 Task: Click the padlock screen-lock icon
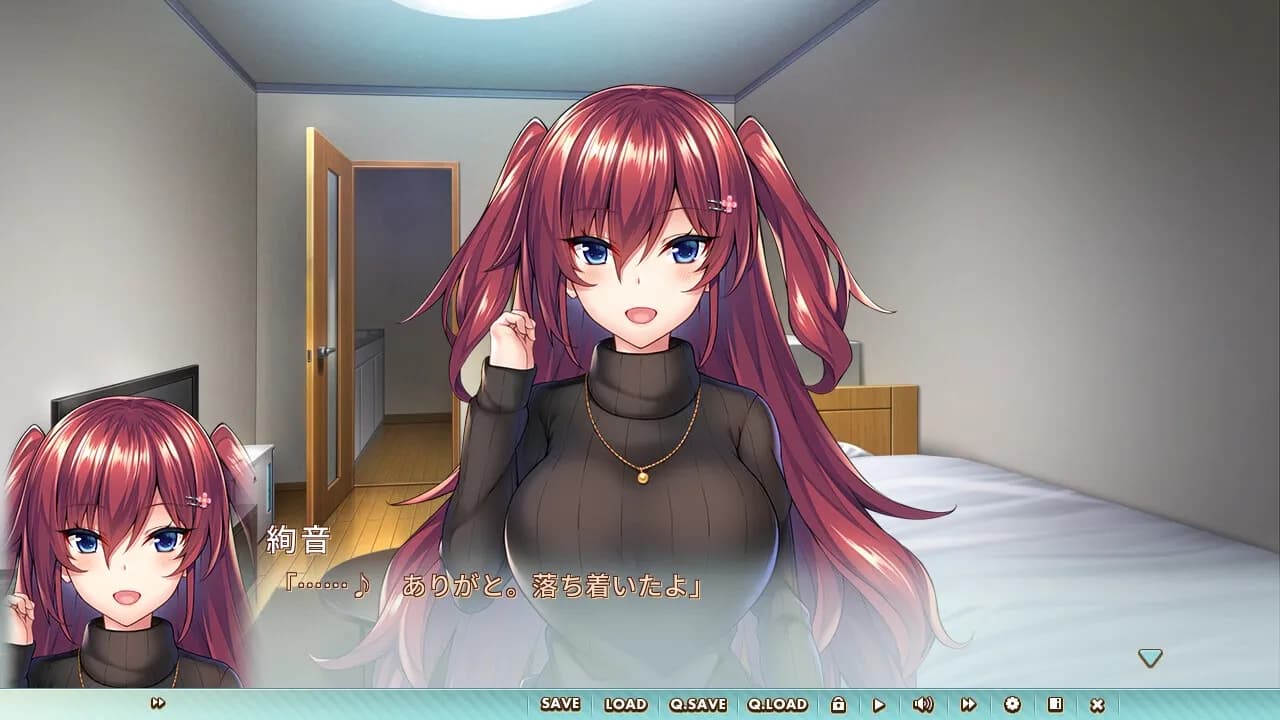pos(839,704)
